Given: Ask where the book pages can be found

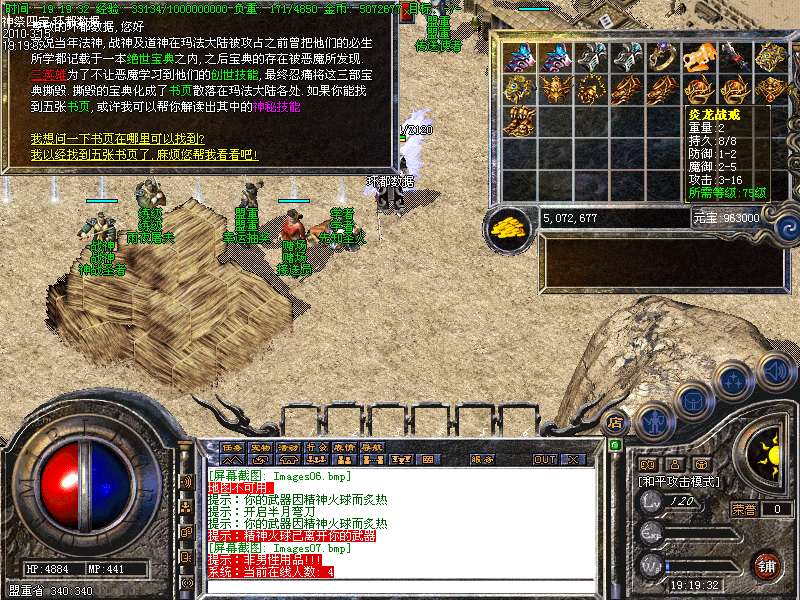Looking at the screenshot, I should point(118,139).
